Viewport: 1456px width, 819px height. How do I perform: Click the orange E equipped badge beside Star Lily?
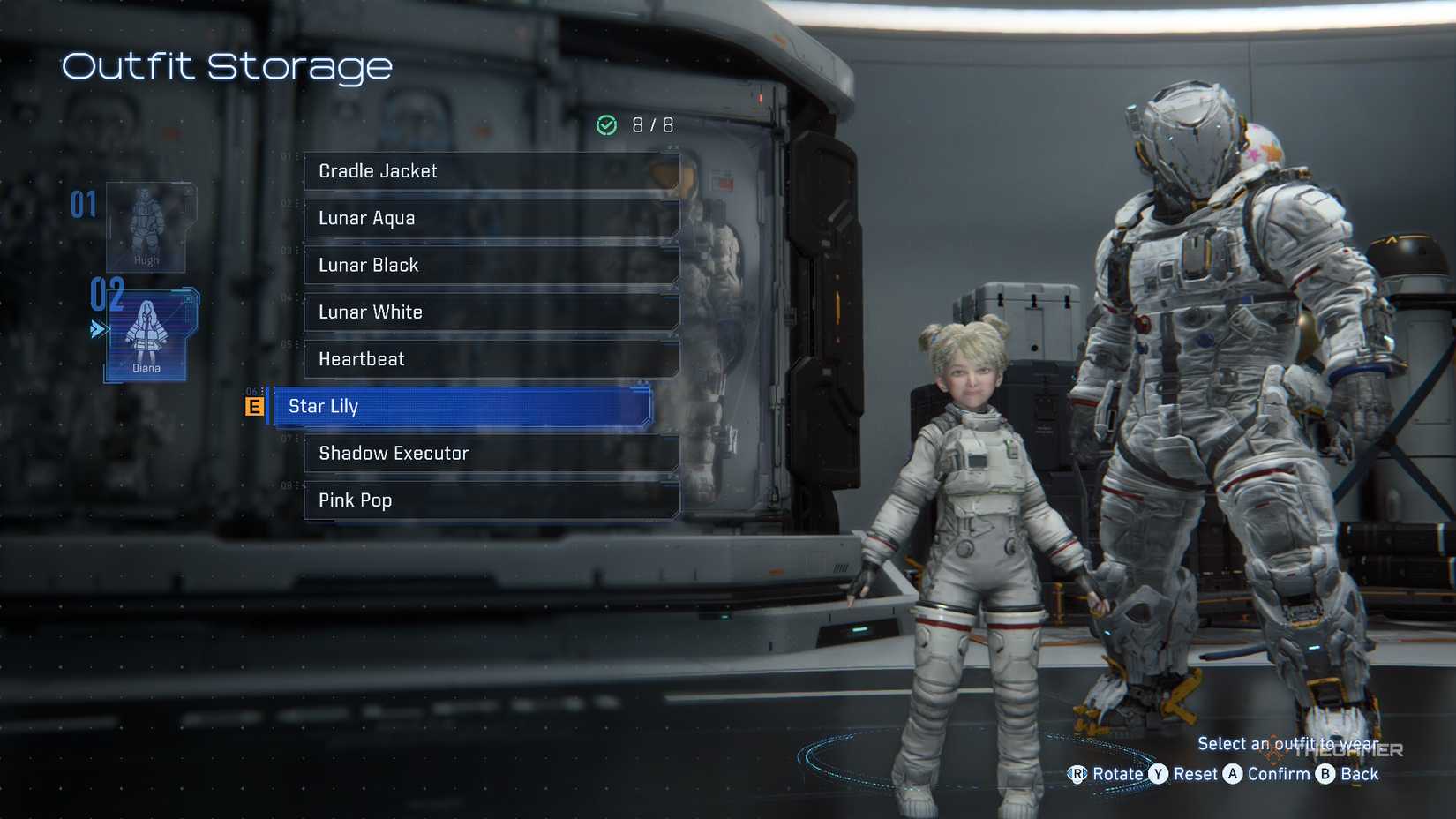click(254, 407)
